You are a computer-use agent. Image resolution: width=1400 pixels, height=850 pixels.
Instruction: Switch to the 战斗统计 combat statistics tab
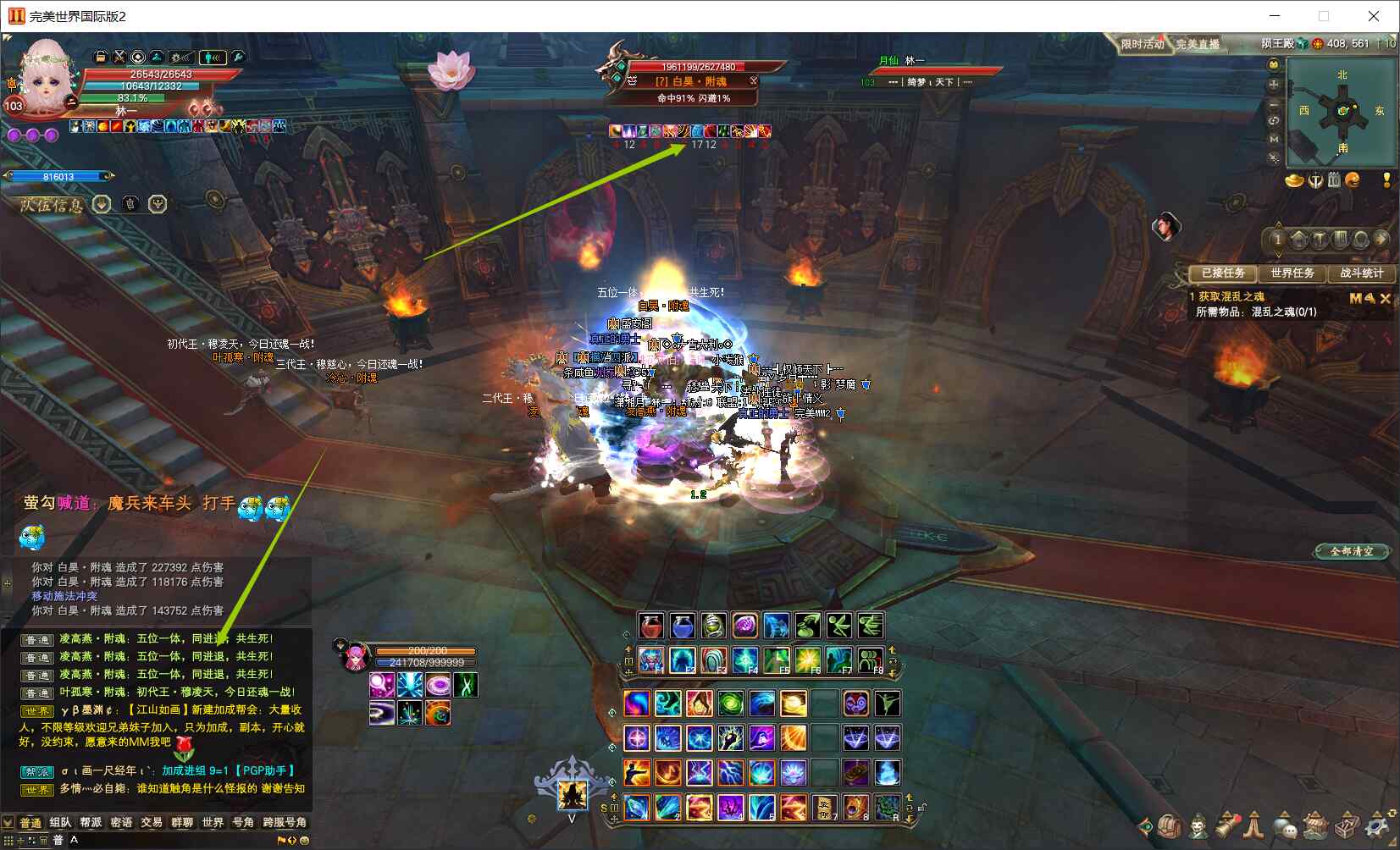[1361, 273]
